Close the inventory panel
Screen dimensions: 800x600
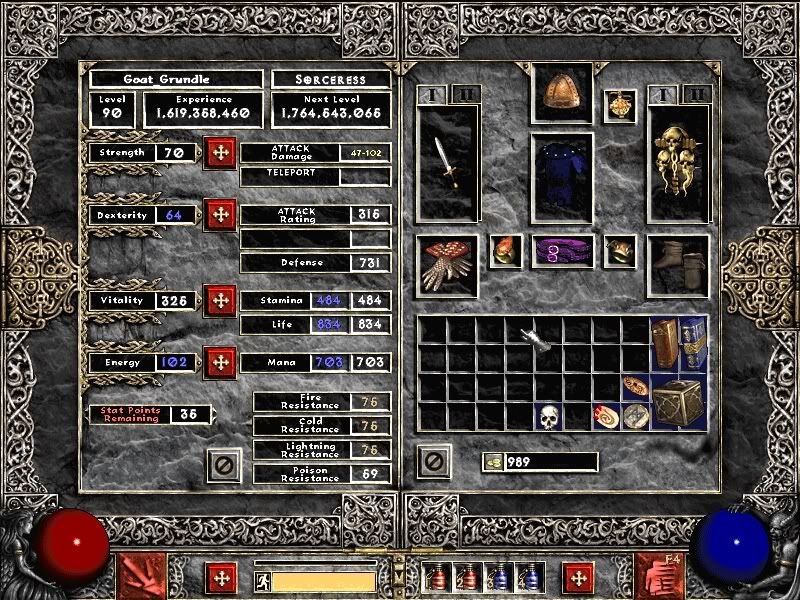[433, 462]
